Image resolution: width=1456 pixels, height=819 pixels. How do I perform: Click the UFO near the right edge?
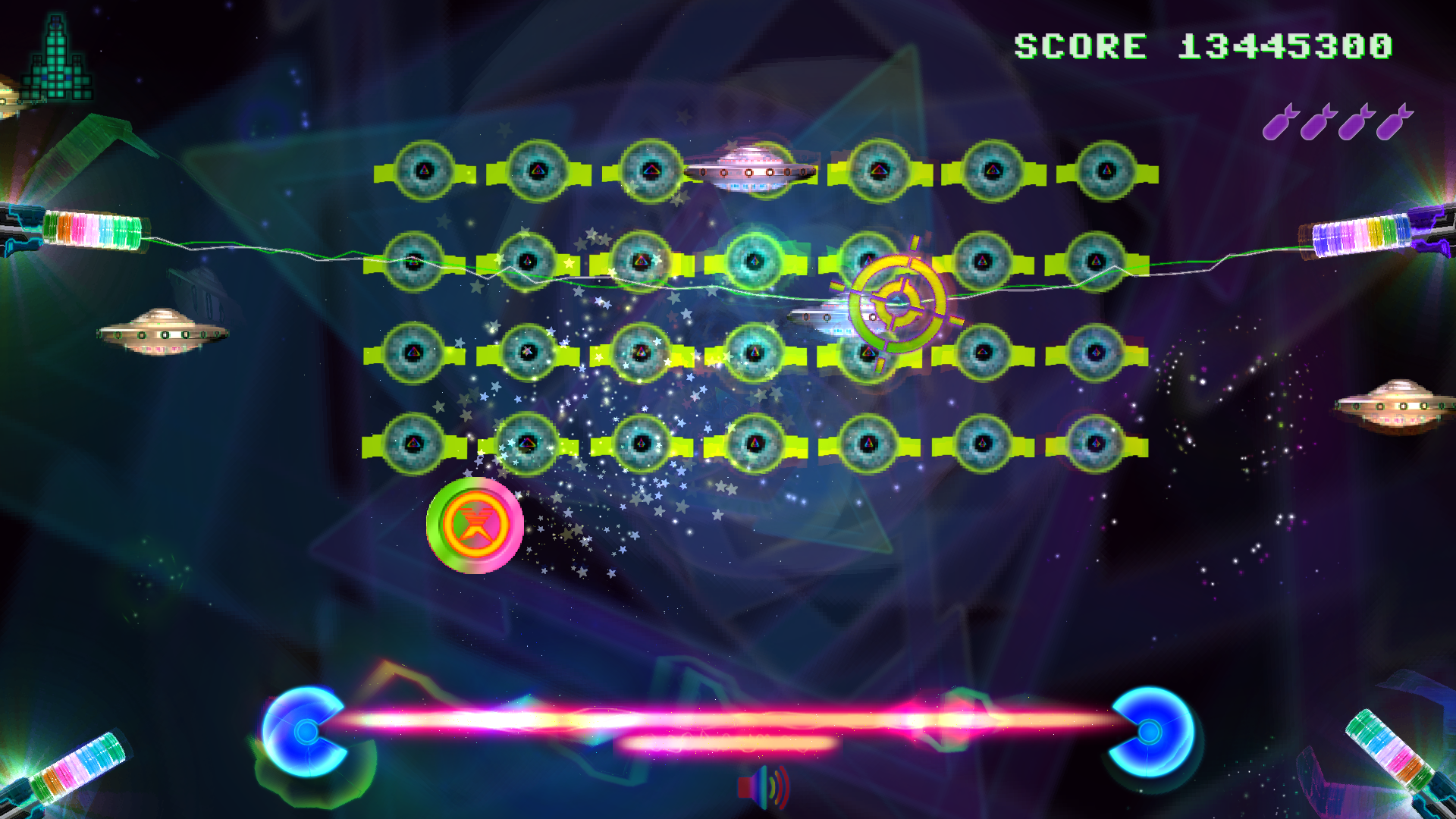(x=1403, y=406)
